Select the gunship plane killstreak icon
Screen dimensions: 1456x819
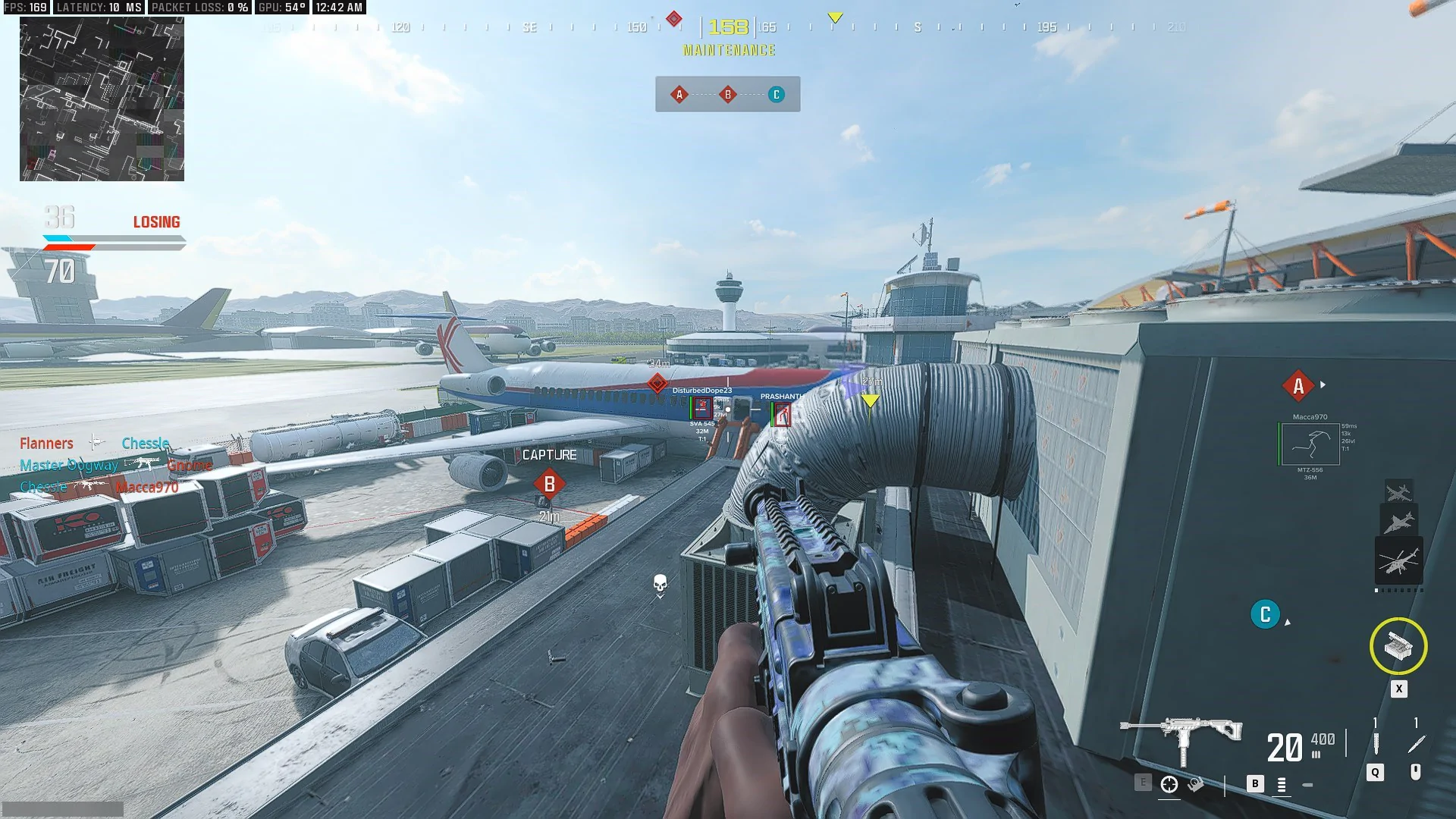pyautogui.click(x=1398, y=491)
